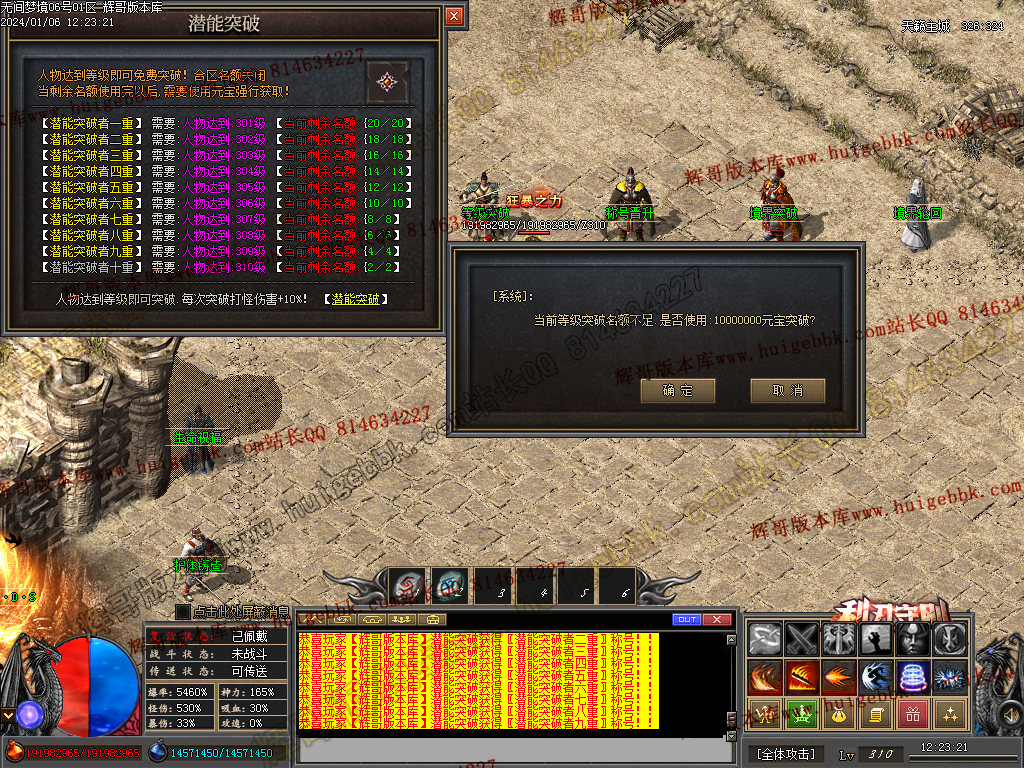Image resolution: width=1024 pixels, height=768 pixels.
Task: Use the item in hotbar slot 2
Action: tap(449, 586)
